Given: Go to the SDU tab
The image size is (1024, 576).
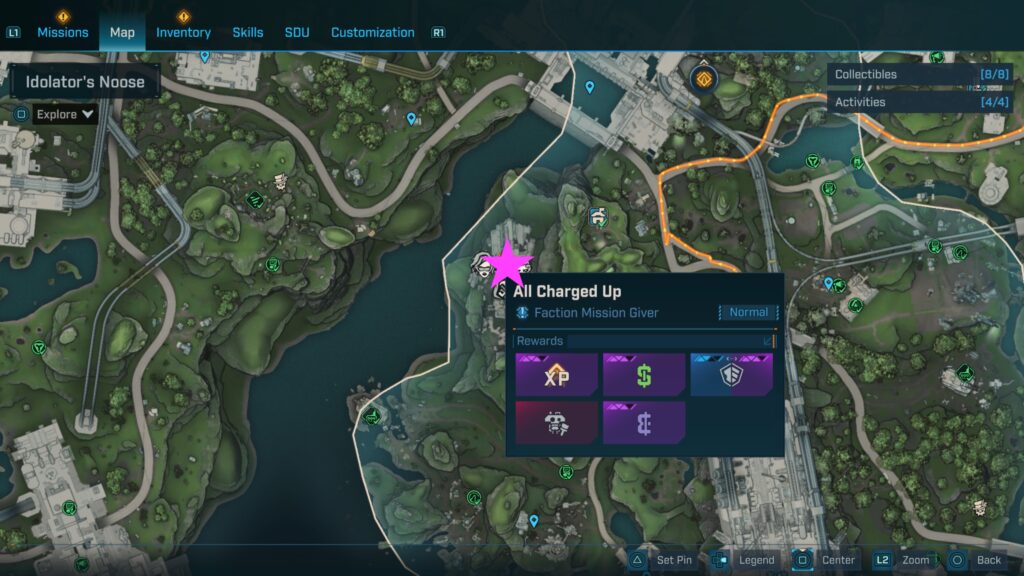Looking at the screenshot, I should [x=297, y=32].
